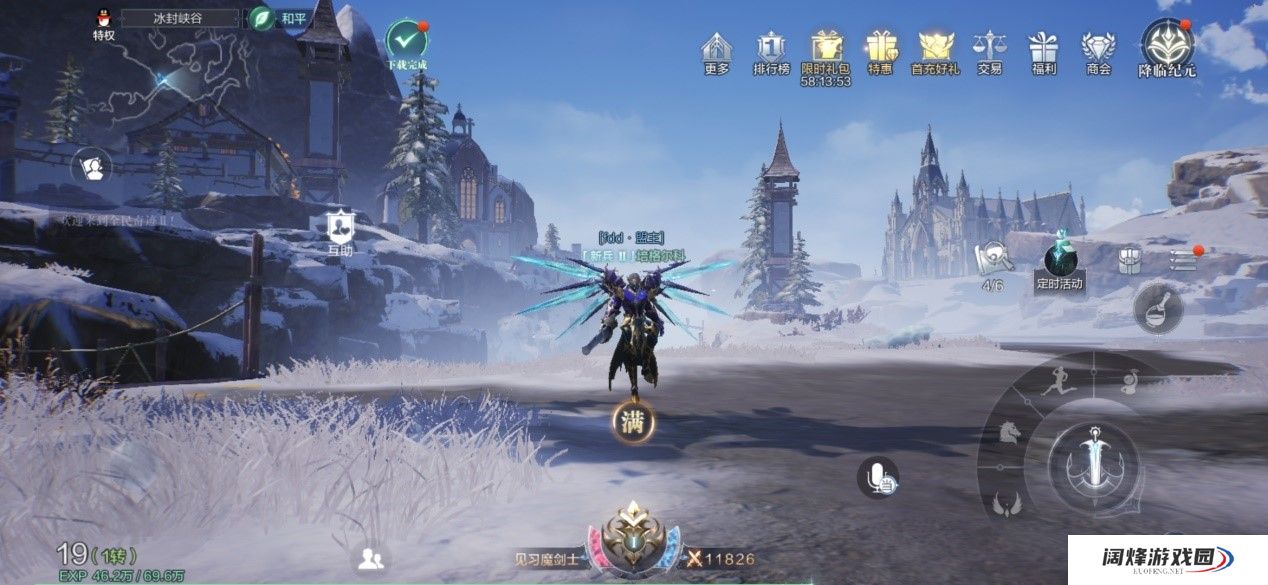
Task: Claim the 首充好礼 first-recharge gift
Action: coord(935,48)
